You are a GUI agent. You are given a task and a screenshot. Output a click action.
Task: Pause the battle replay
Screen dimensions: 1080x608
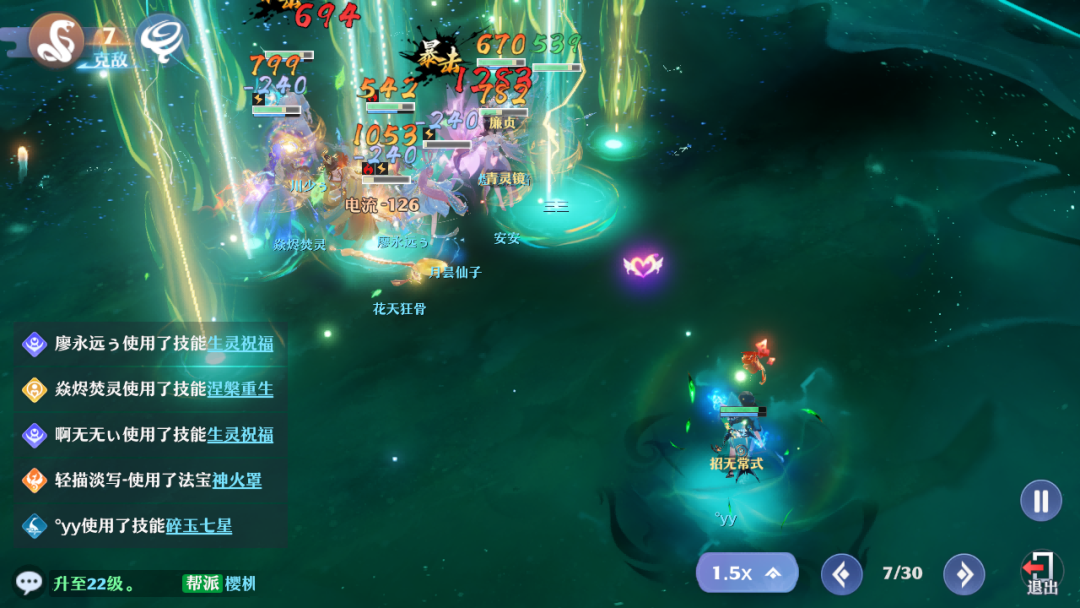click(x=1041, y=500)
